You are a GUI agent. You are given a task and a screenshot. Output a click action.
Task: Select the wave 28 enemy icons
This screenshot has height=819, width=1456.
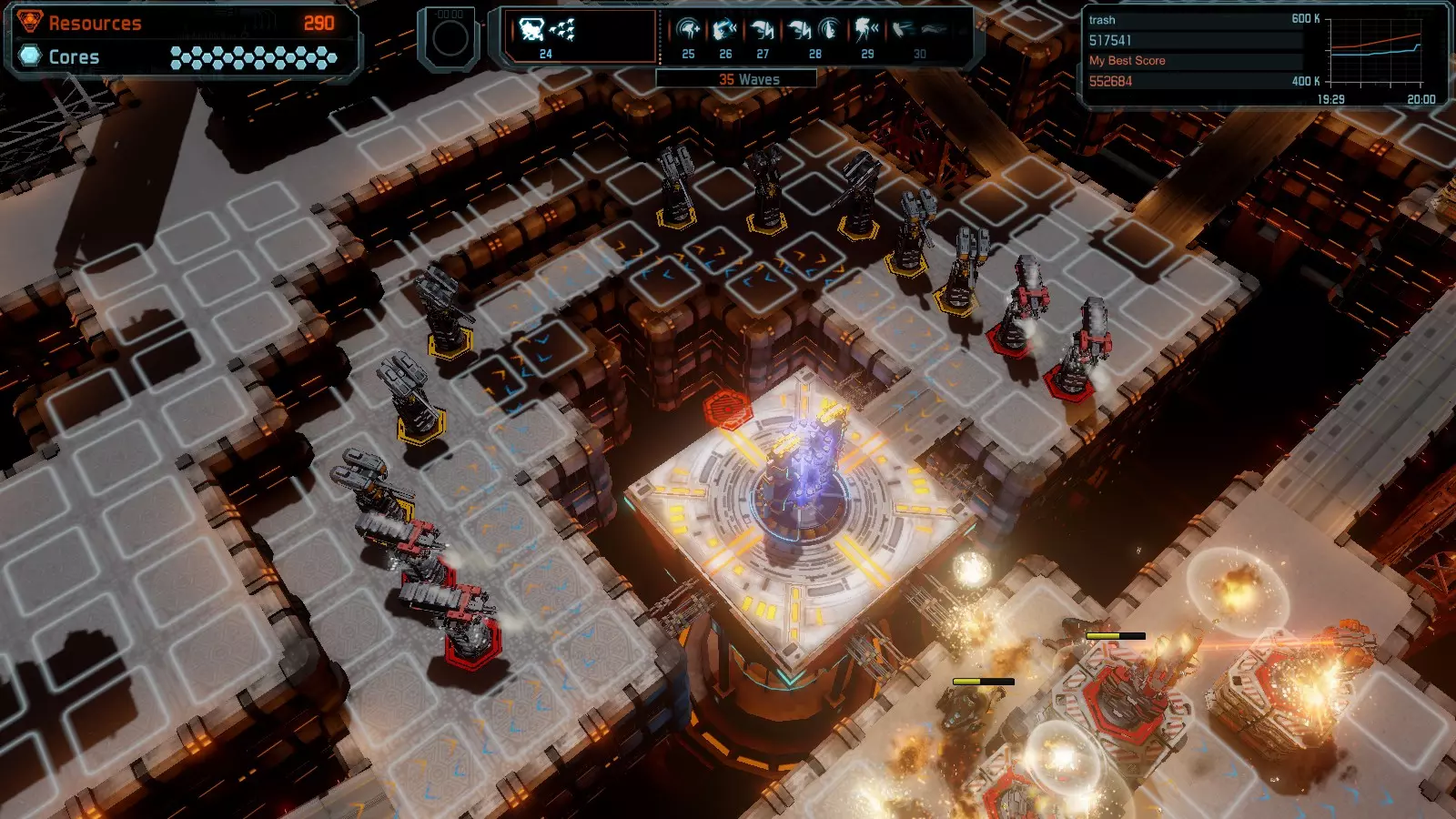point(814,32)
